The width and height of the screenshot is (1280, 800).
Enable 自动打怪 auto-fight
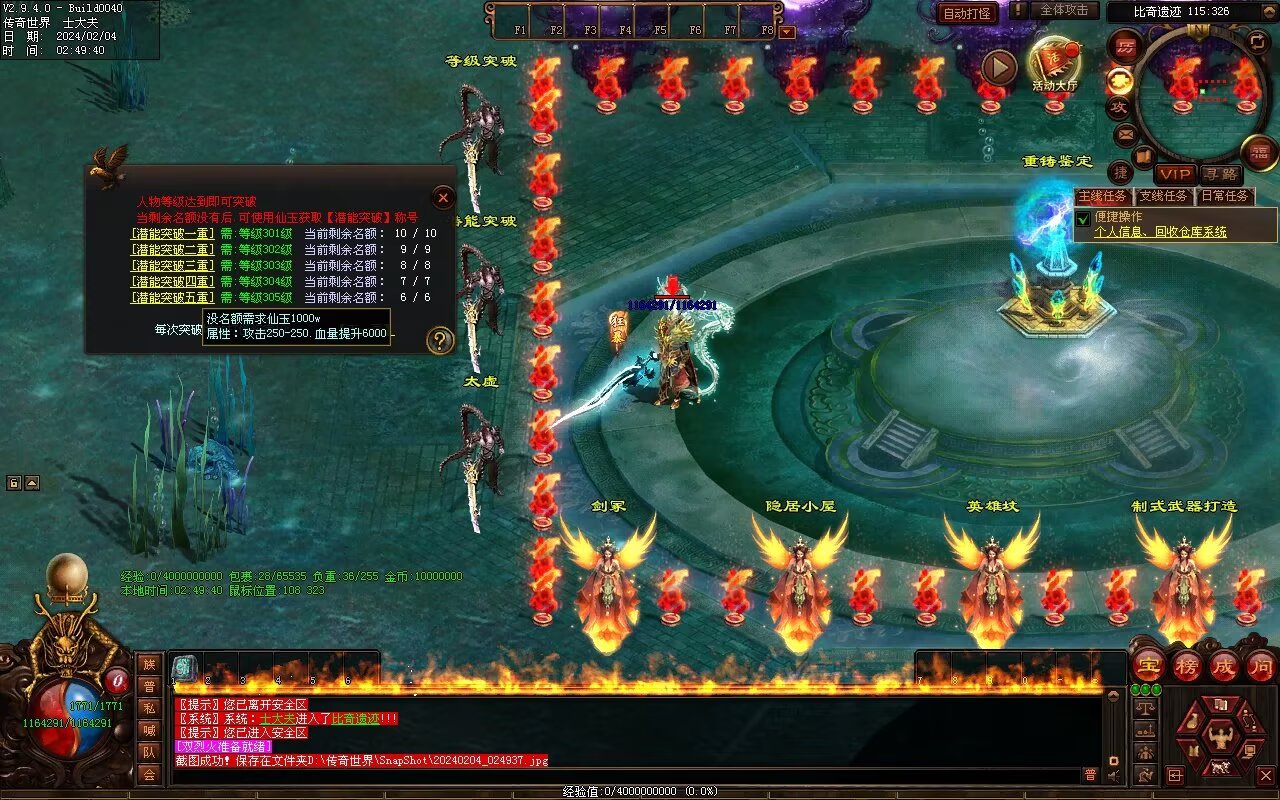967,13
